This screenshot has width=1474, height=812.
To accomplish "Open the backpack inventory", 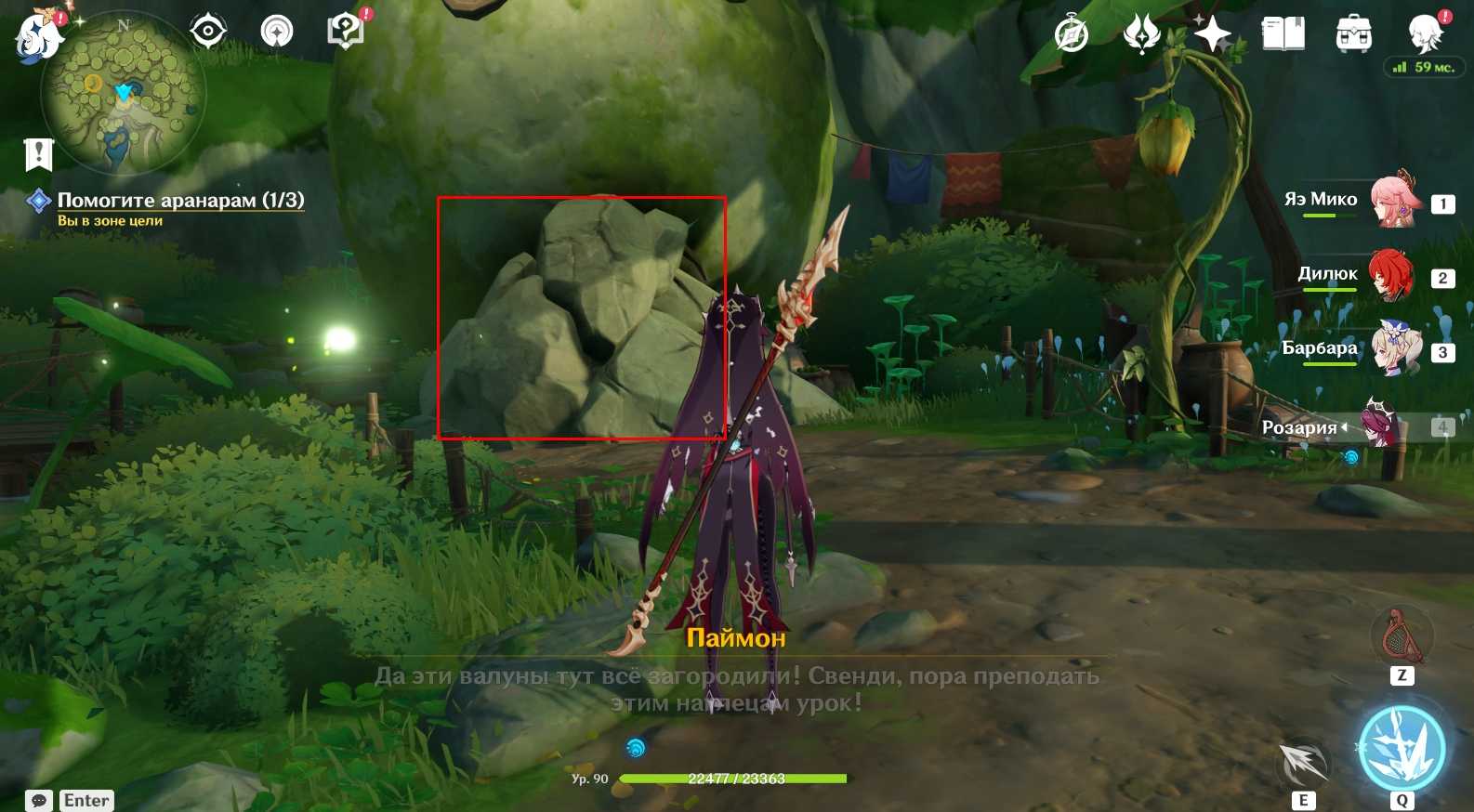I will tap(1353, 35).
